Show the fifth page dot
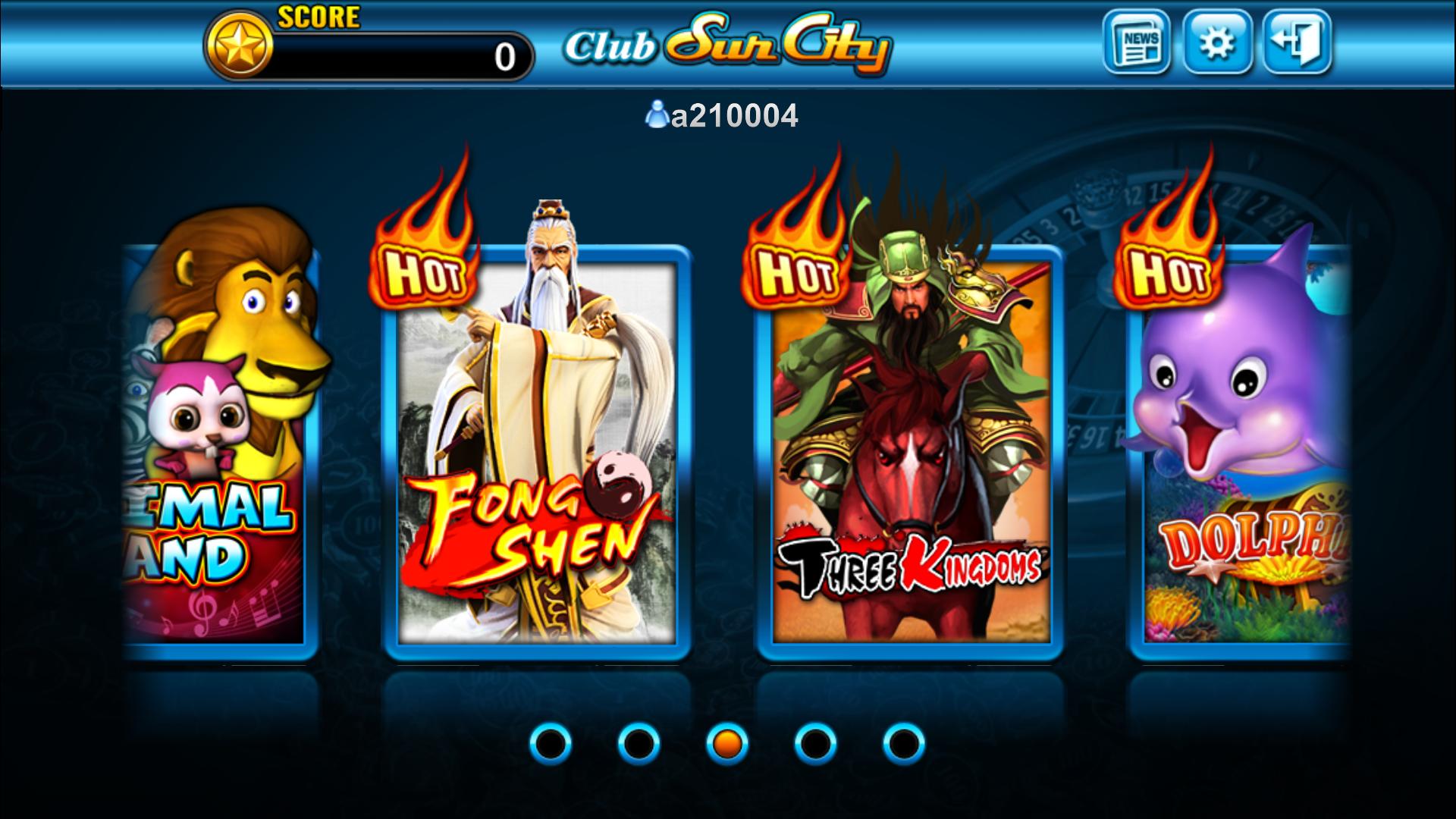 tap(903, 743)
